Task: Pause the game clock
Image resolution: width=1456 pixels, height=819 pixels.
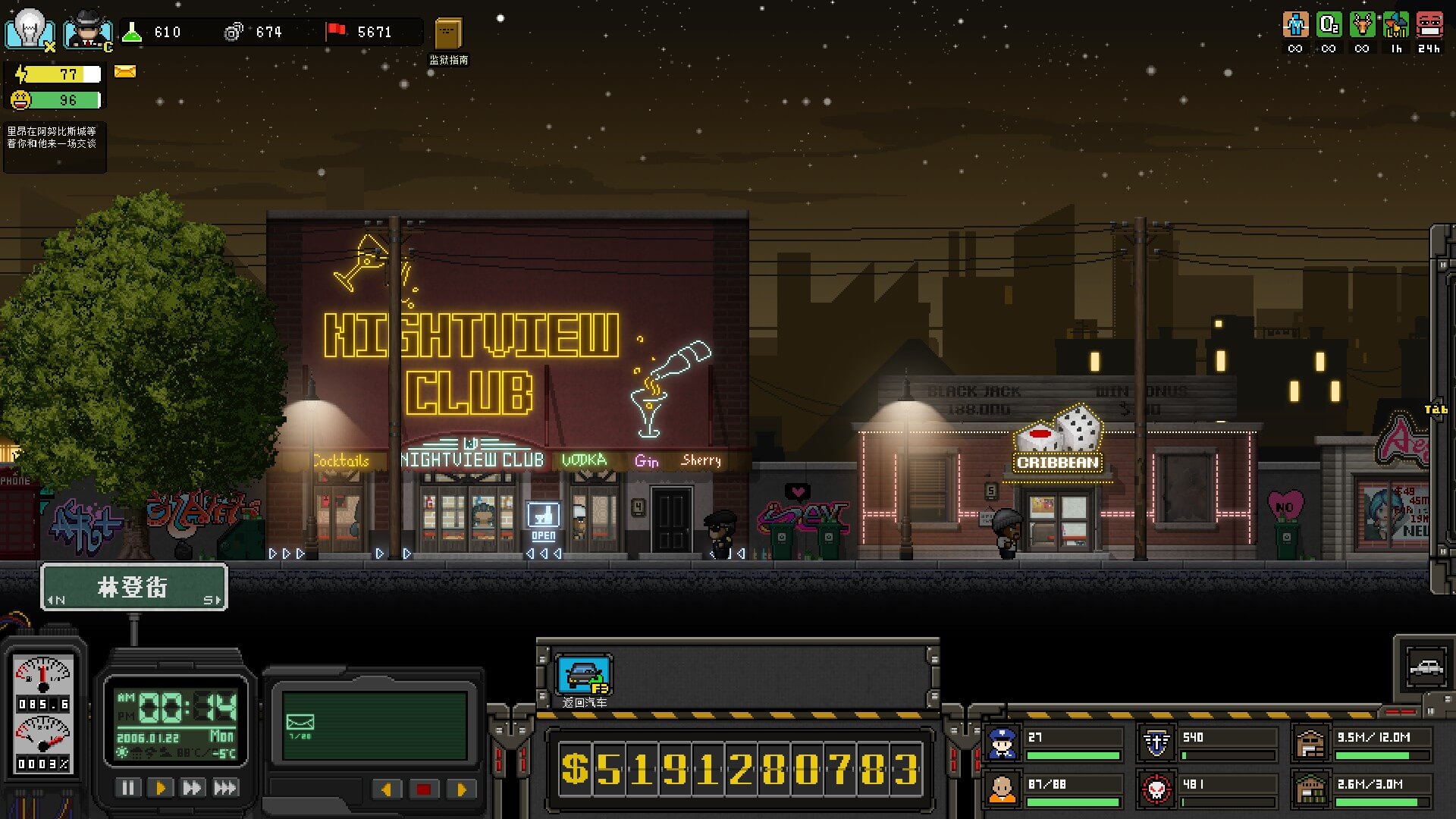Action: pyautogui.click(x=127, y=788)
